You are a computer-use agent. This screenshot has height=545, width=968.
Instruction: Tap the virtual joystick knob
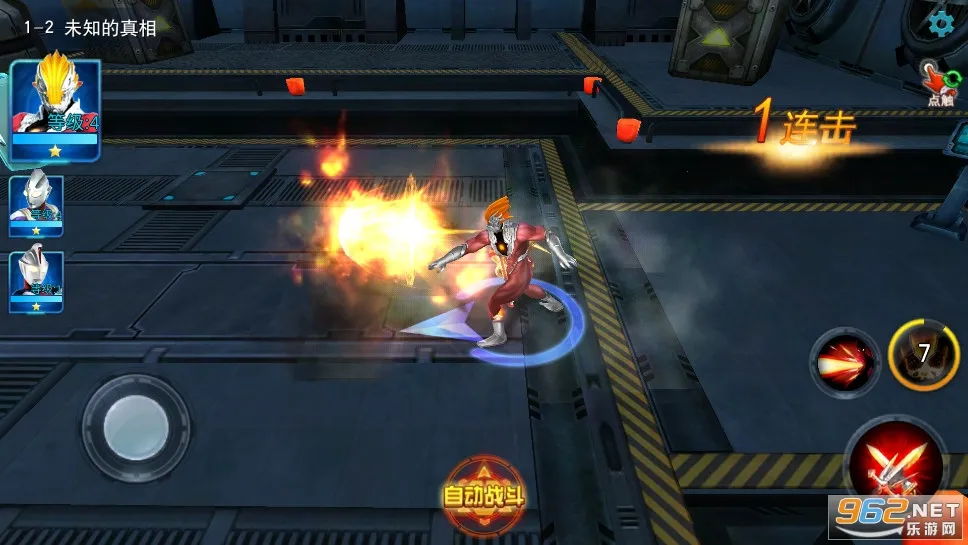click(136, 428)
